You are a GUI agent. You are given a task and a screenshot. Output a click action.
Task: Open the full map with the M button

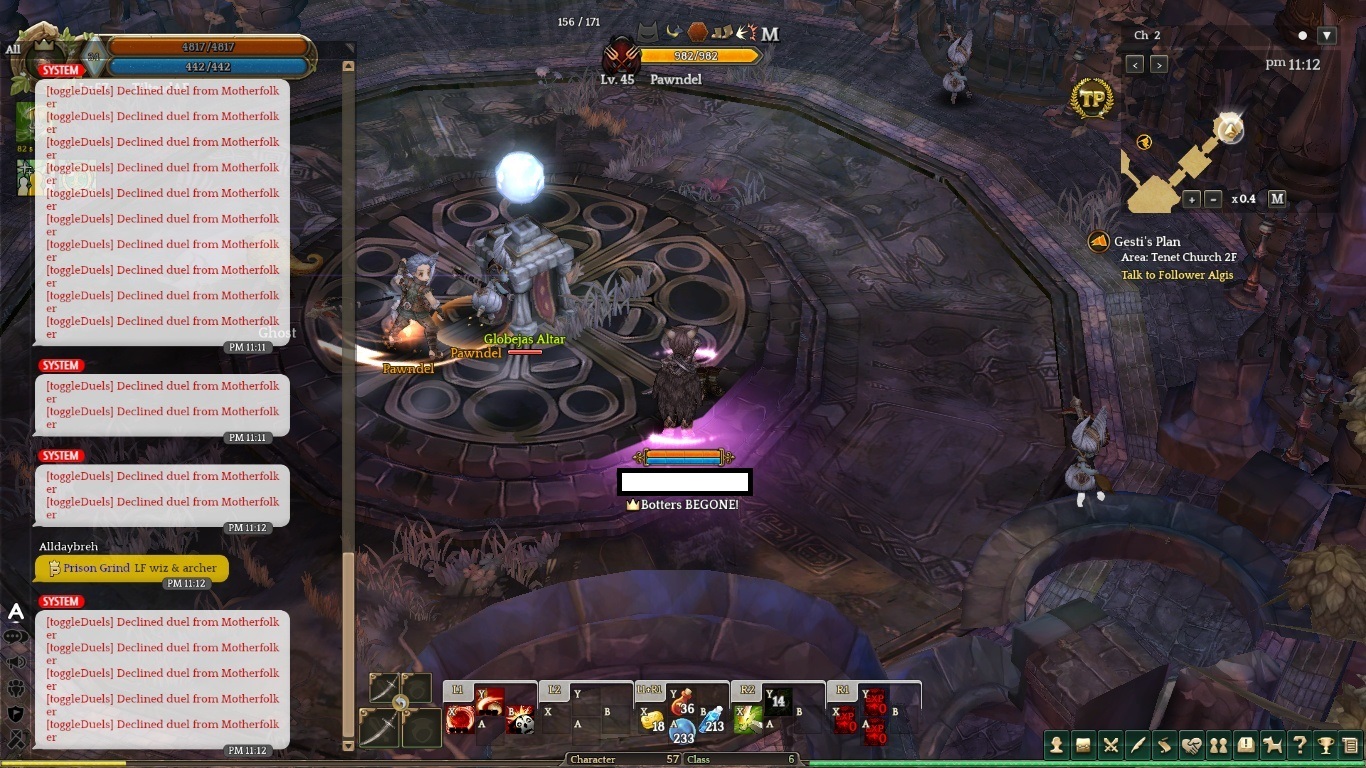[1277, 198]
